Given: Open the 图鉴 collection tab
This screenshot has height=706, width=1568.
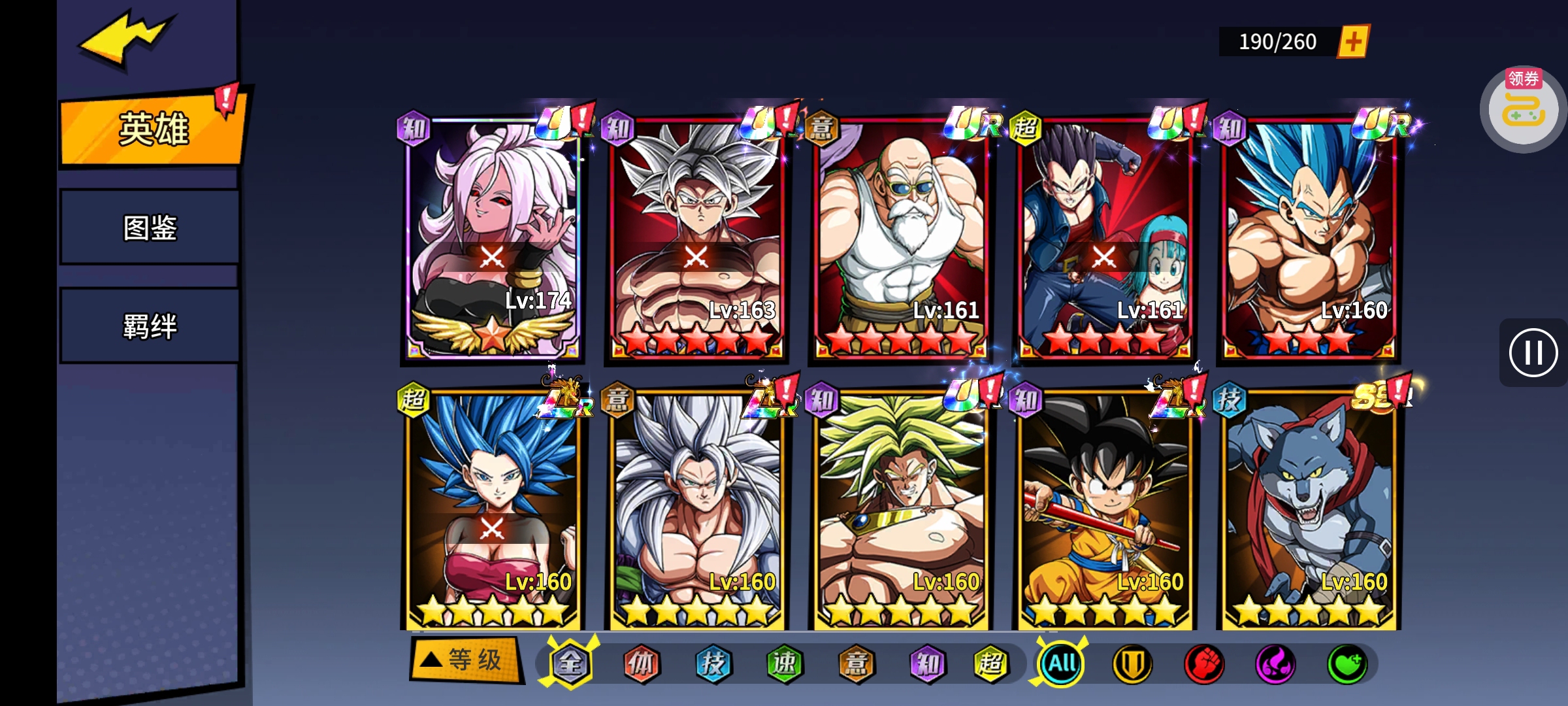Looking at the screenshot, I should pos(150,227).
